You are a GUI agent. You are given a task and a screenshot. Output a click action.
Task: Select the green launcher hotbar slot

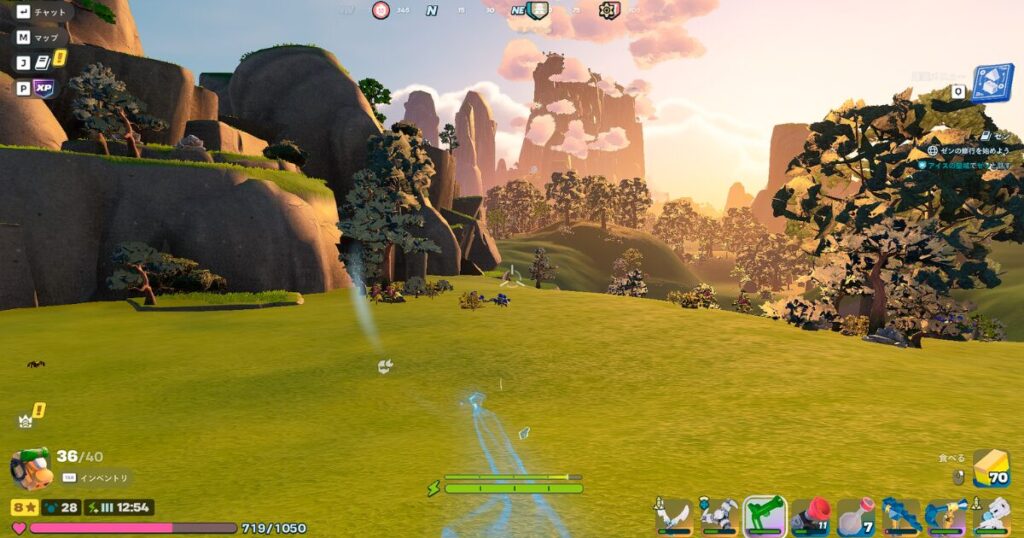764,515
